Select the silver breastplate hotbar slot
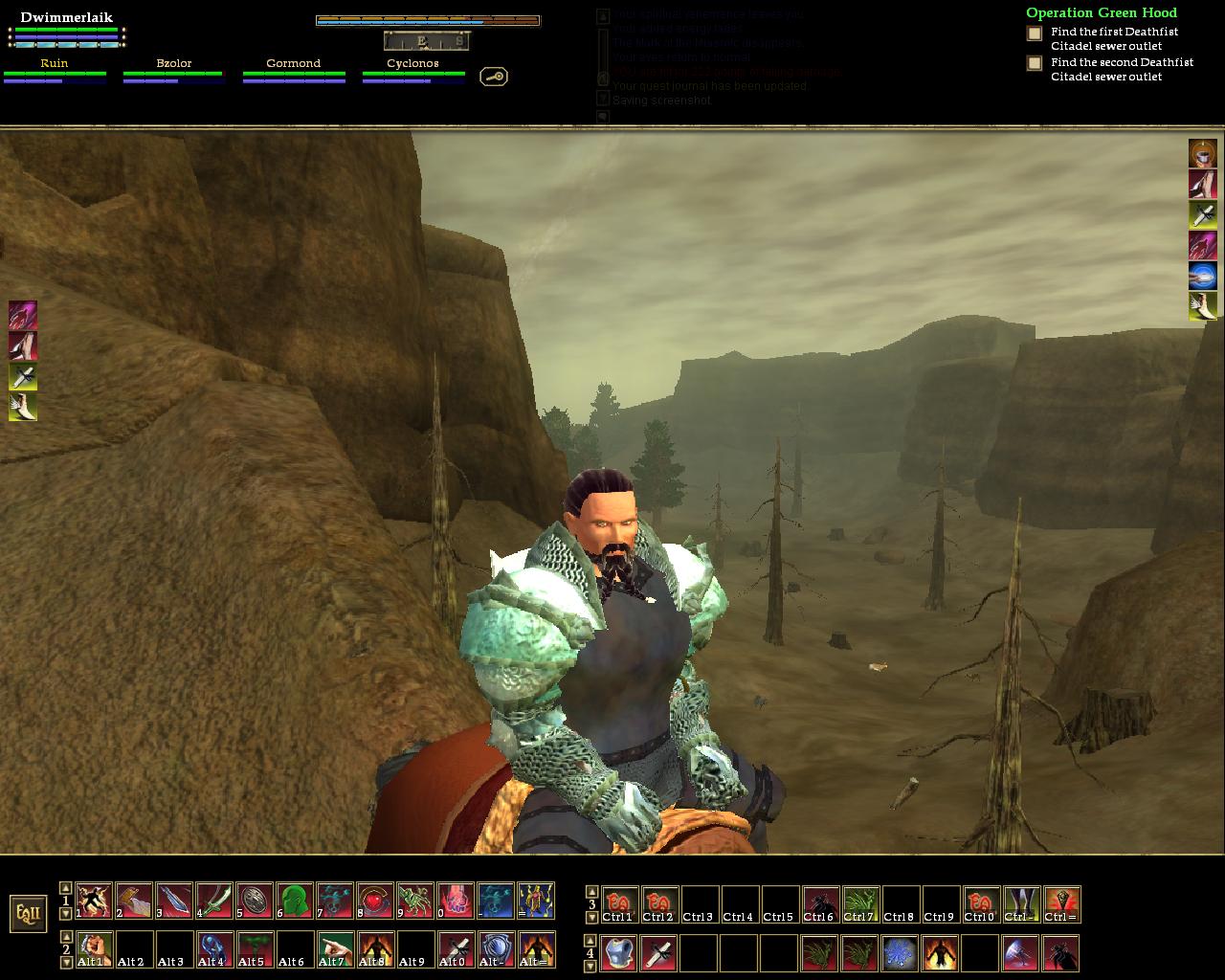The width and height of the screenshot is (1225, 980). [x=619, y=953]
